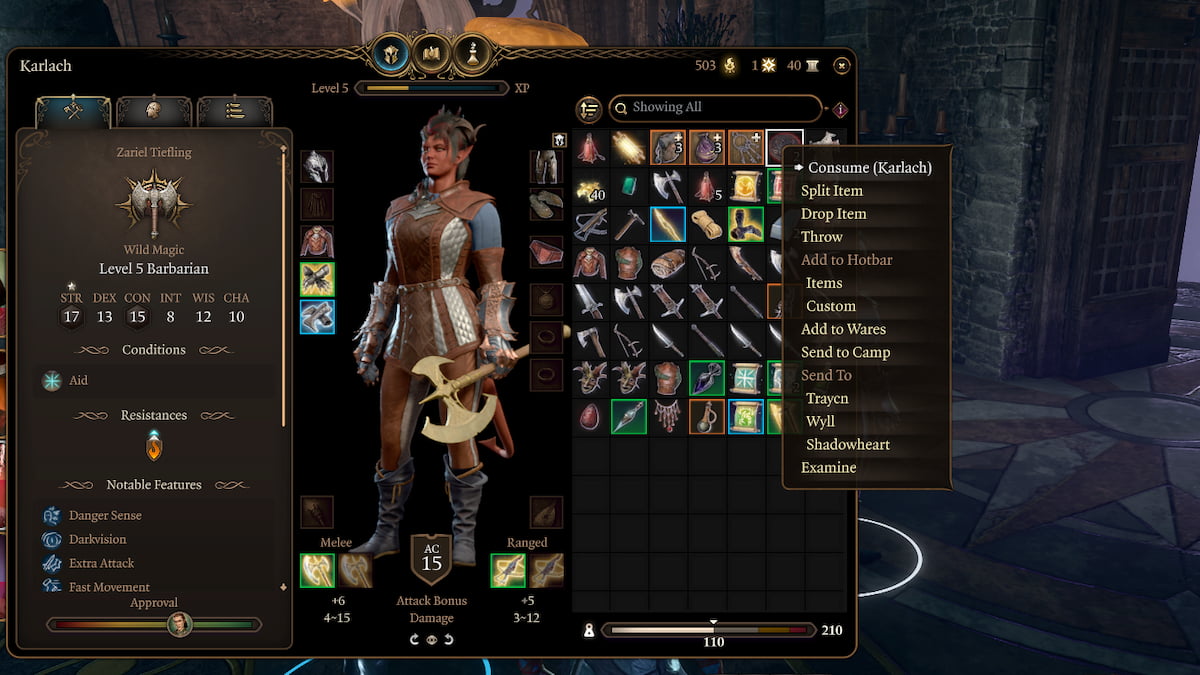Screen dimensions: 1200x675
Task: Add item to the Custom hotbar
Action: [831, 306]
